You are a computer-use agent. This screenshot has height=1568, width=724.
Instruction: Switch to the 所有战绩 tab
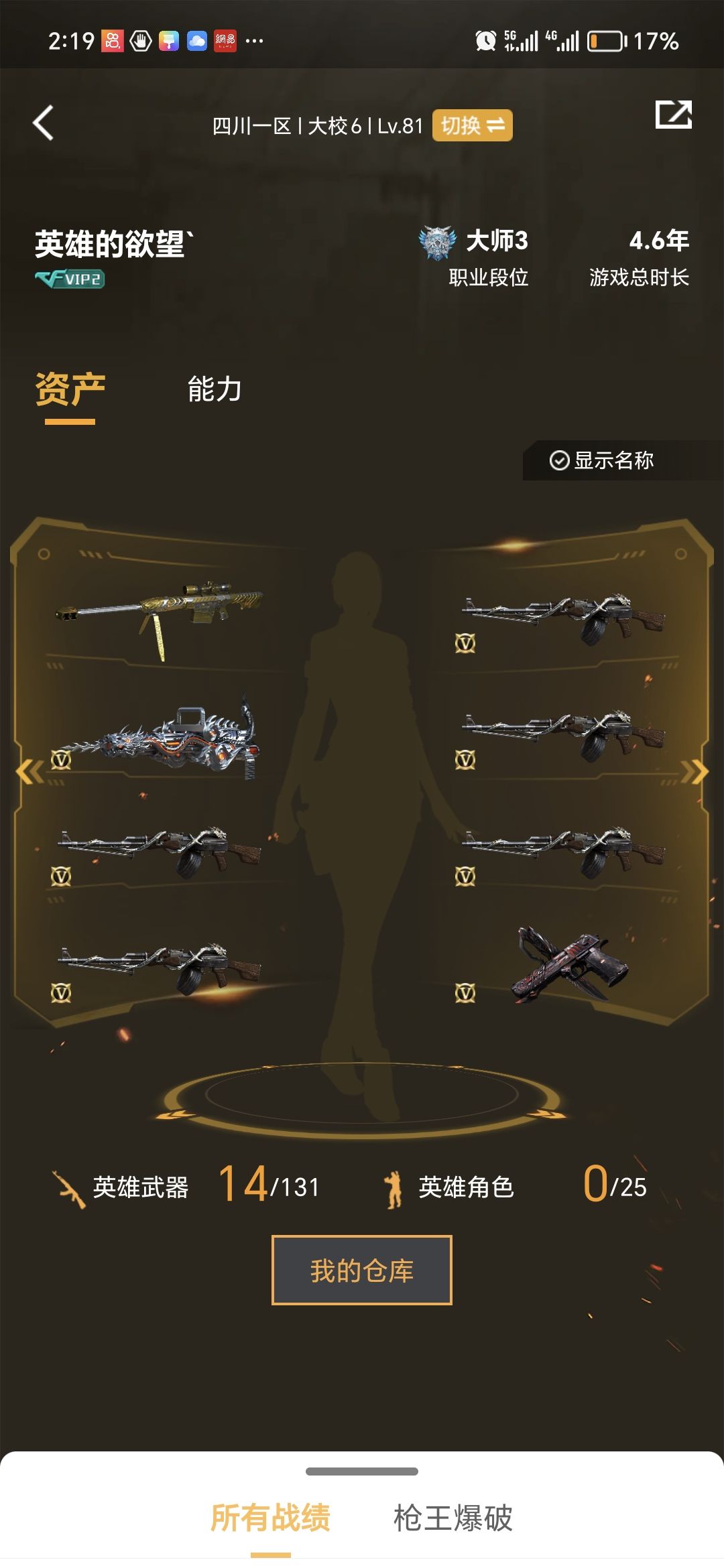coord(271,1518)
